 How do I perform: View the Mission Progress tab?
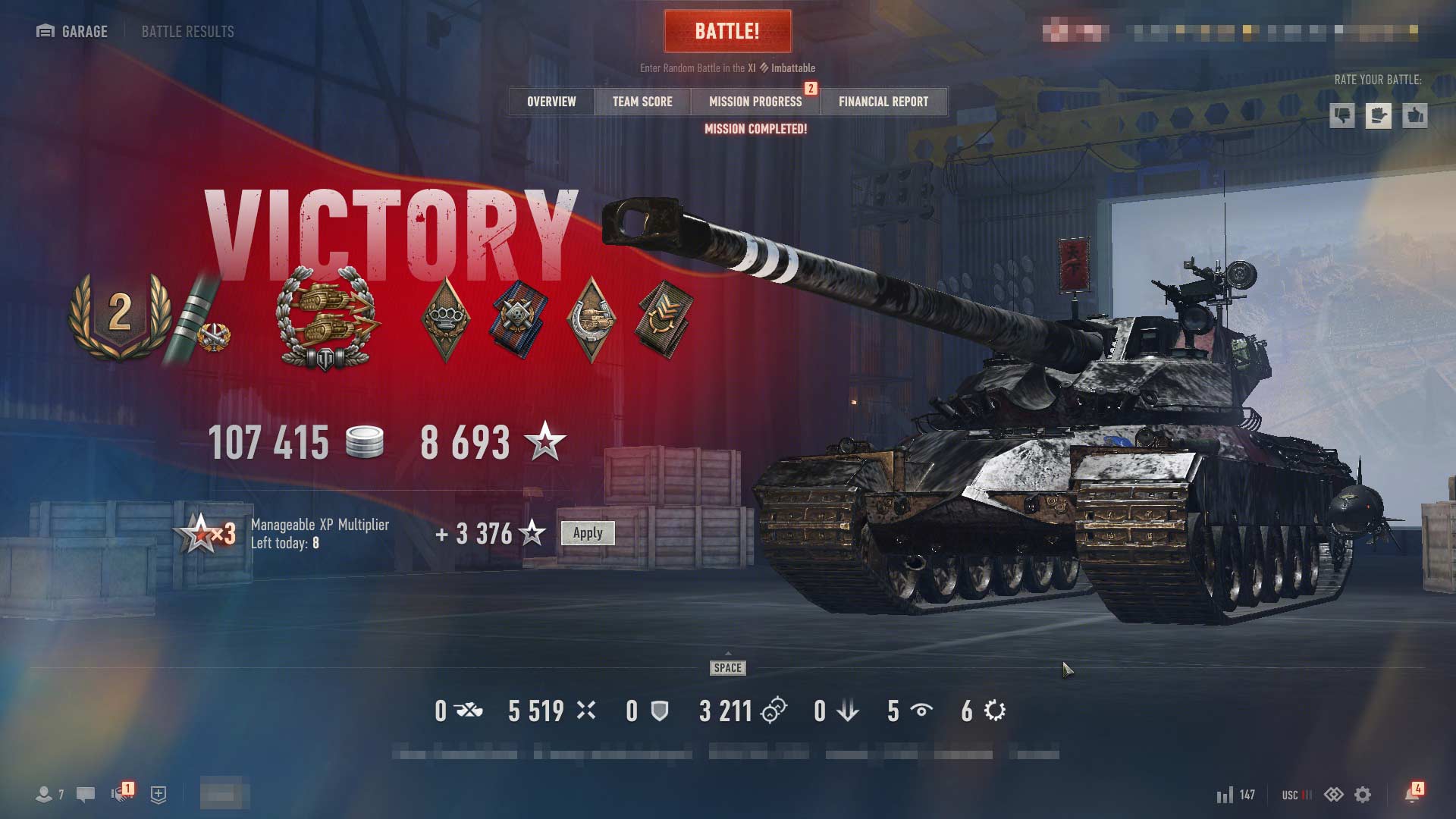click(755, 102)
